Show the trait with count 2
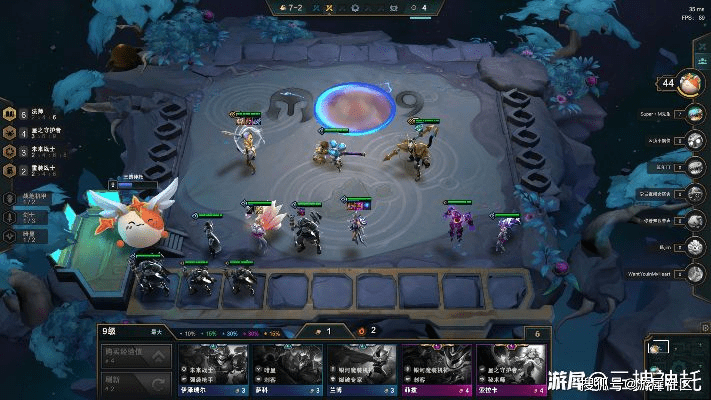Image resolution: width=711 pixels, height=400 pixels. click(x=28, y=170)
